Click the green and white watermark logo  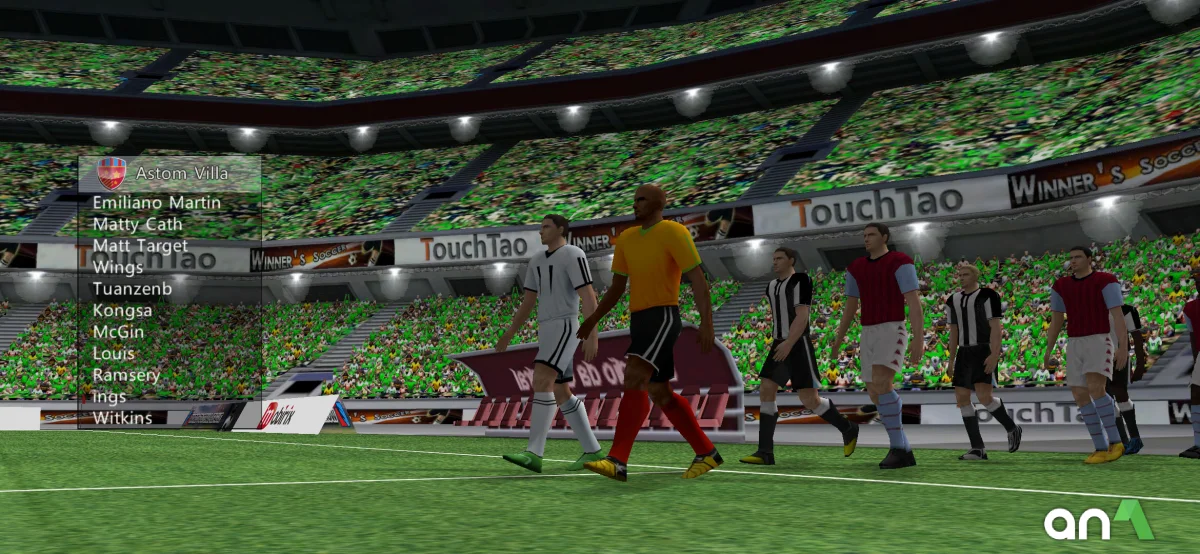(x=1098, y=520)
